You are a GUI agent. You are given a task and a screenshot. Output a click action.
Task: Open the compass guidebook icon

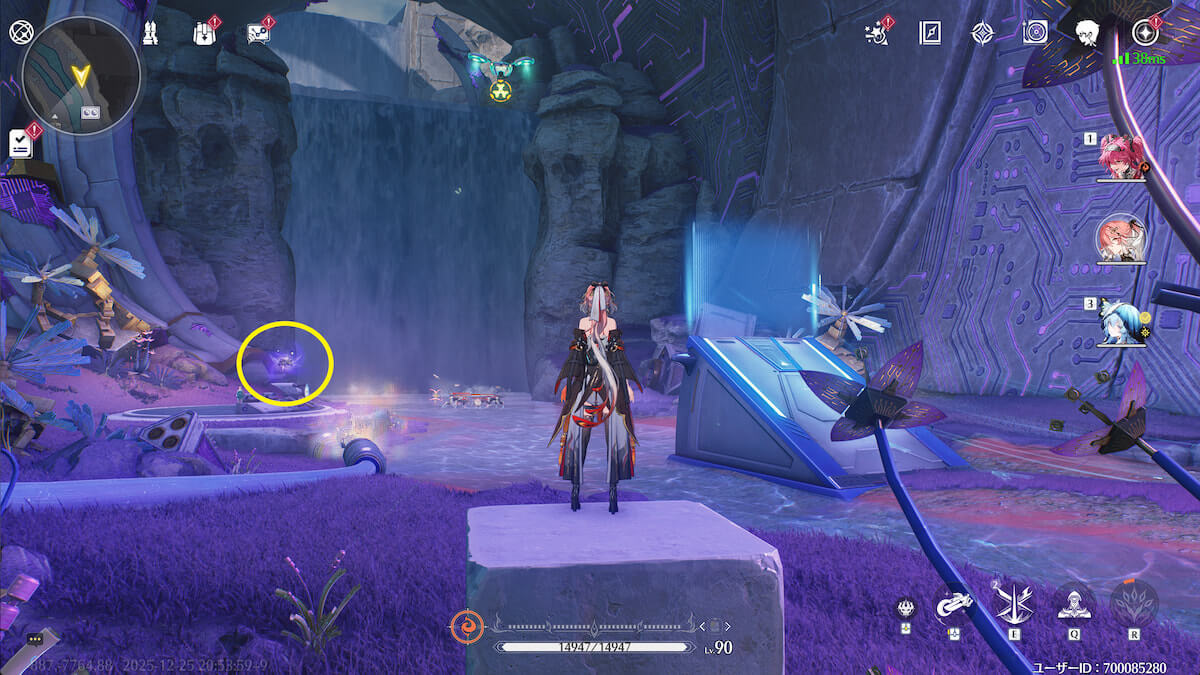pyautogui.click(x=929, y=33)
